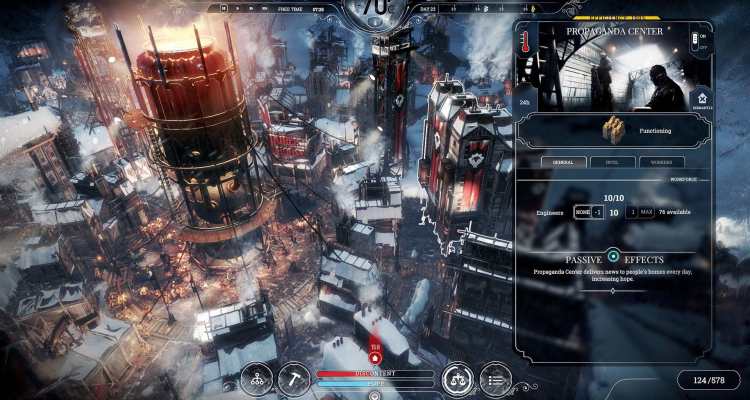Click the red thermometer heat icon
This screenshot has height=400, width=750.
(526, 41)
